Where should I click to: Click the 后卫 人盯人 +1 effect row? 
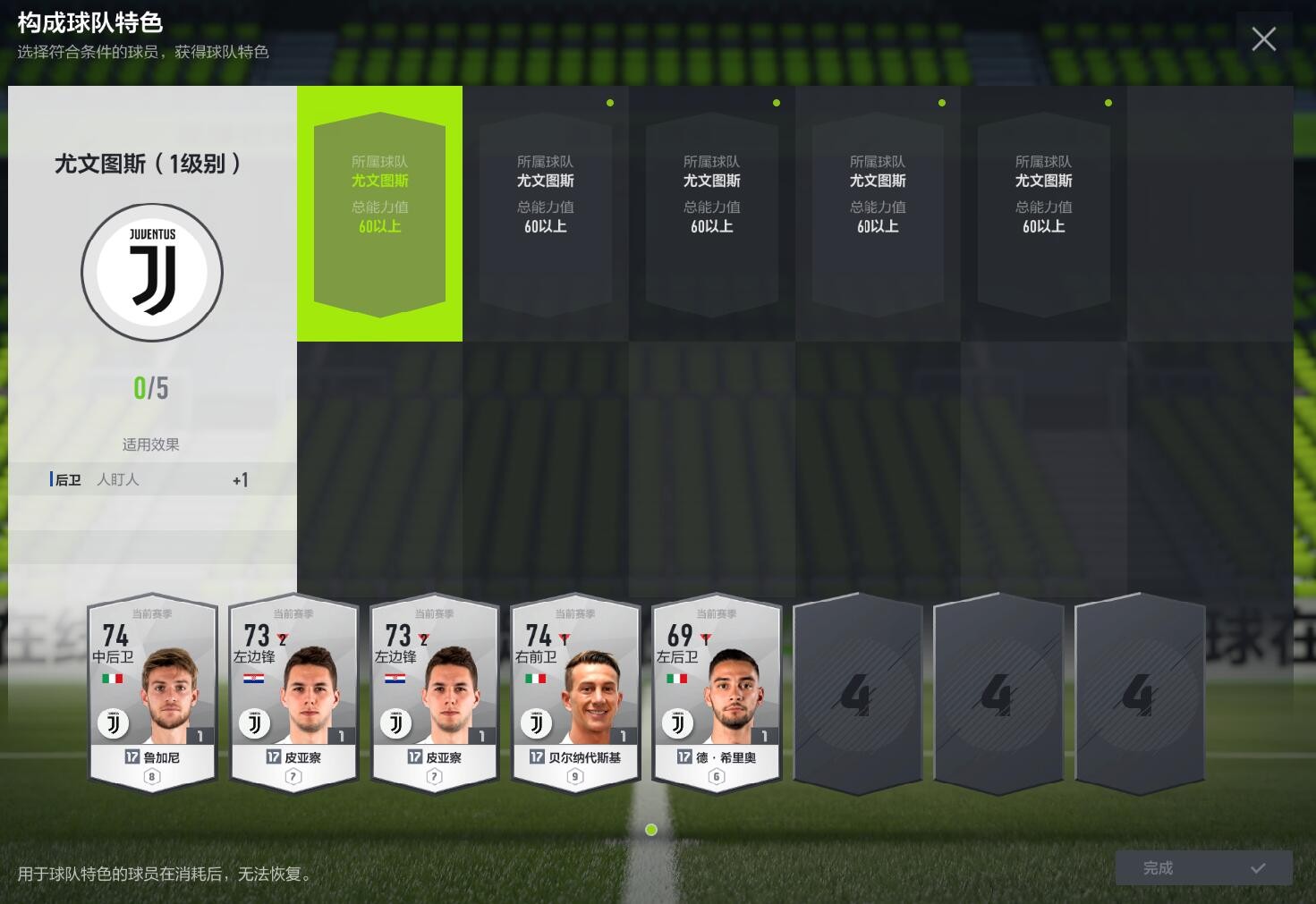tap(150, 479)
